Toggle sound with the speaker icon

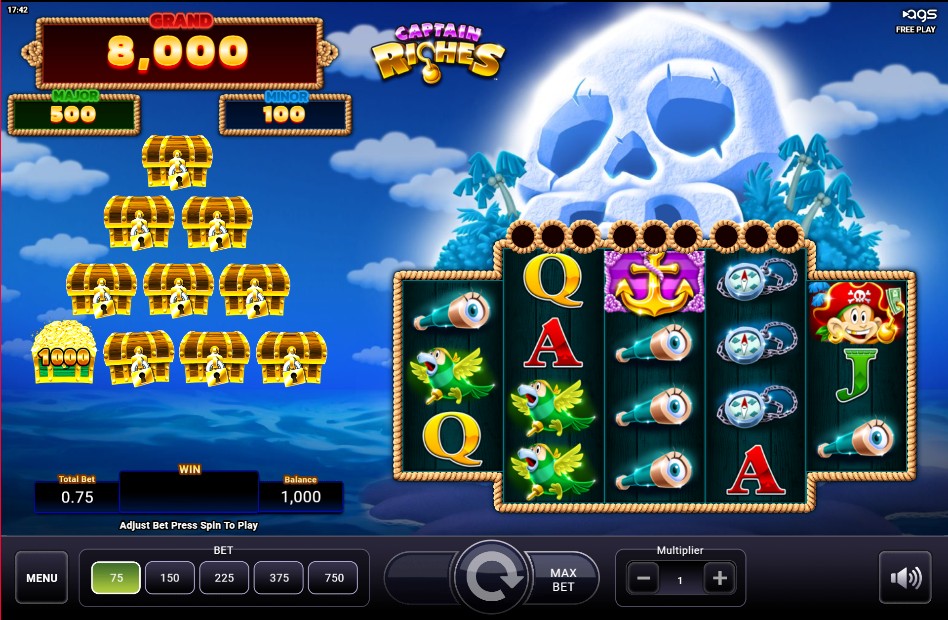click(x=905, y=578)
